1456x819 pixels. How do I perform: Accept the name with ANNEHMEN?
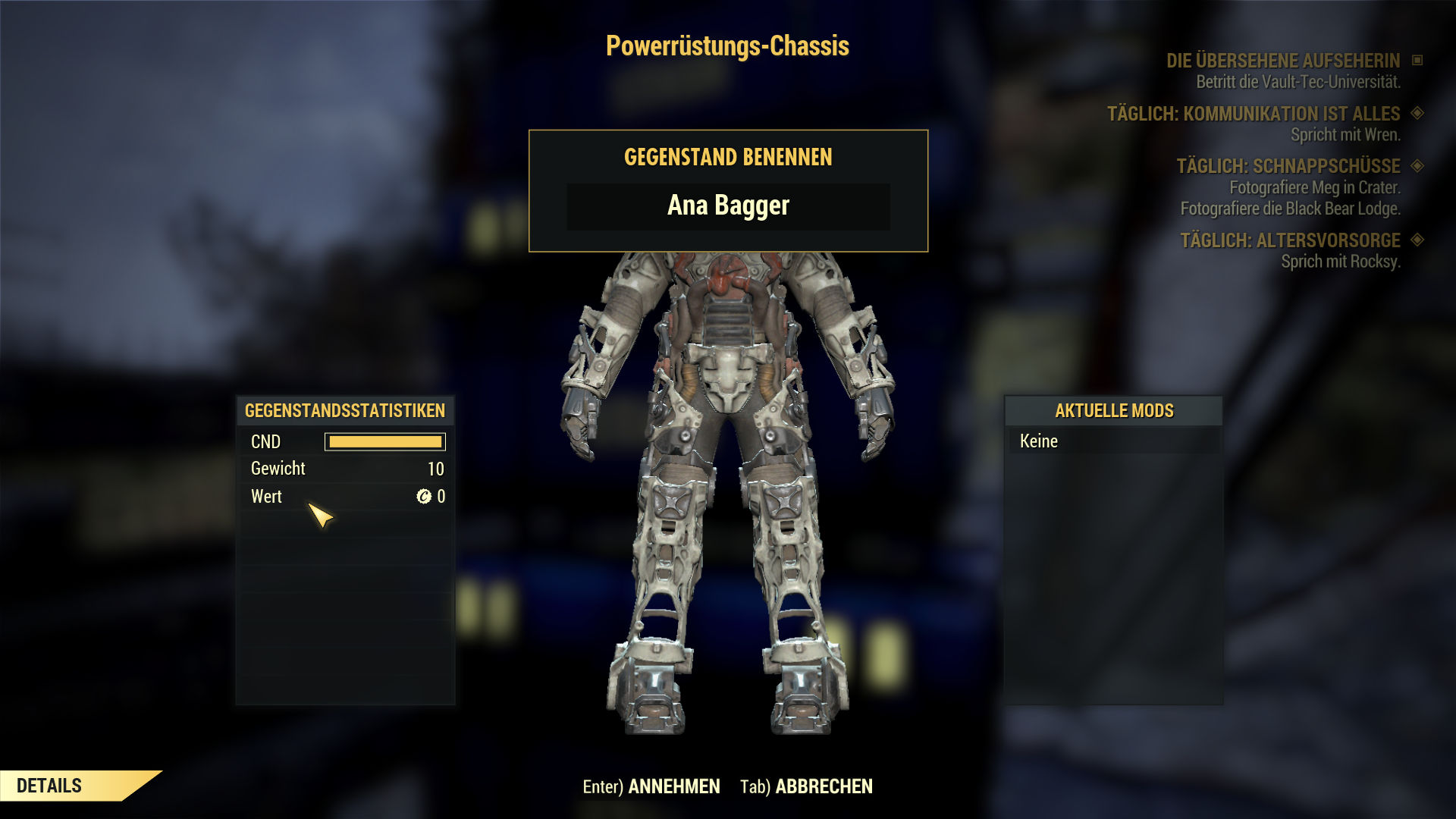pos(673,786)
